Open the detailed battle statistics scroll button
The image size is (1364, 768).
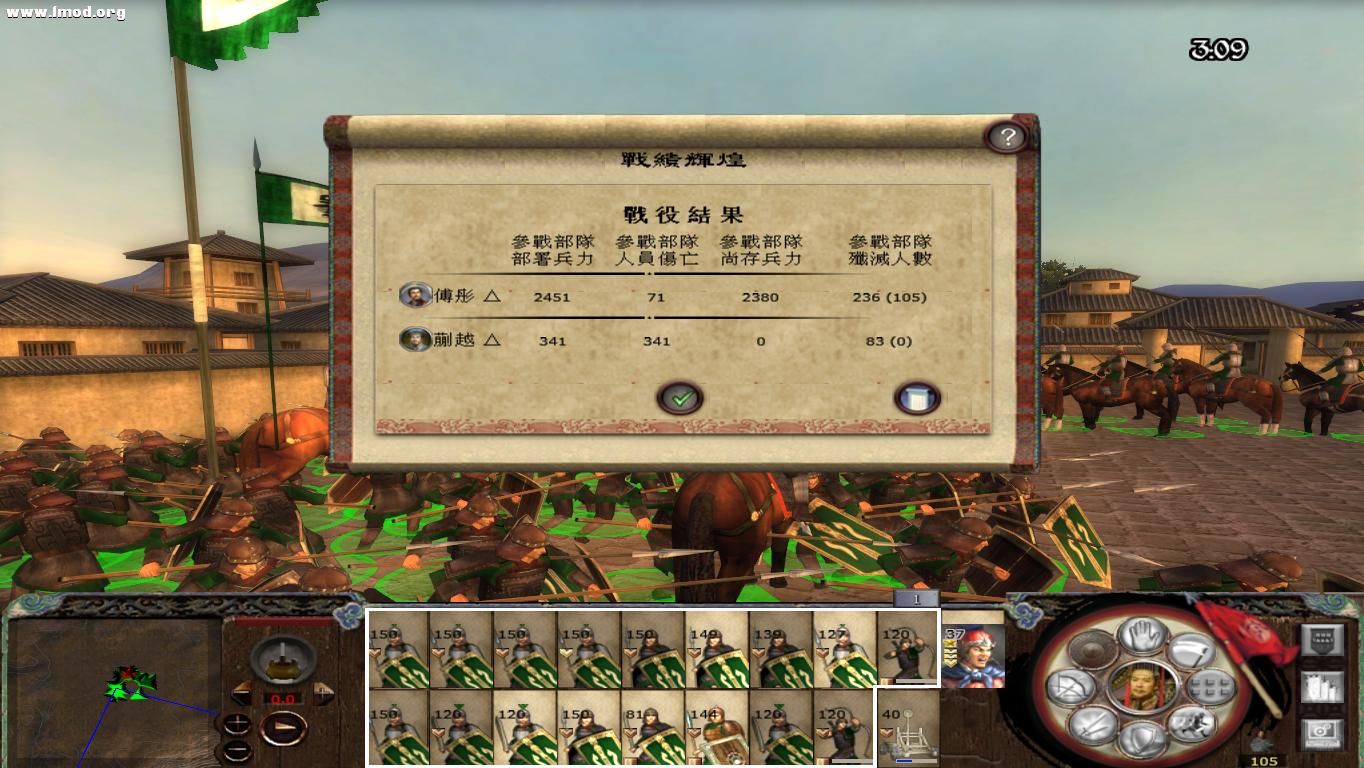tap(918, 397)
